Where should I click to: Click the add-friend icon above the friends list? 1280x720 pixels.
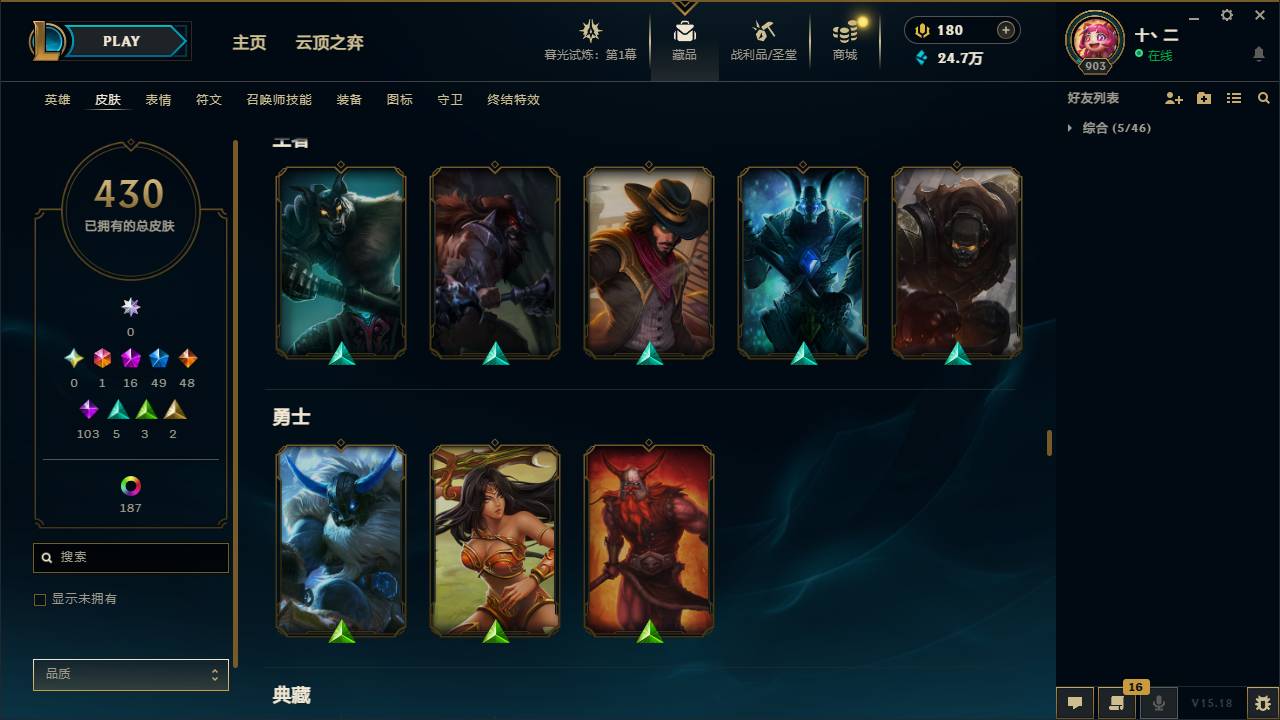pyautogui.click(x=1170, y=97)
